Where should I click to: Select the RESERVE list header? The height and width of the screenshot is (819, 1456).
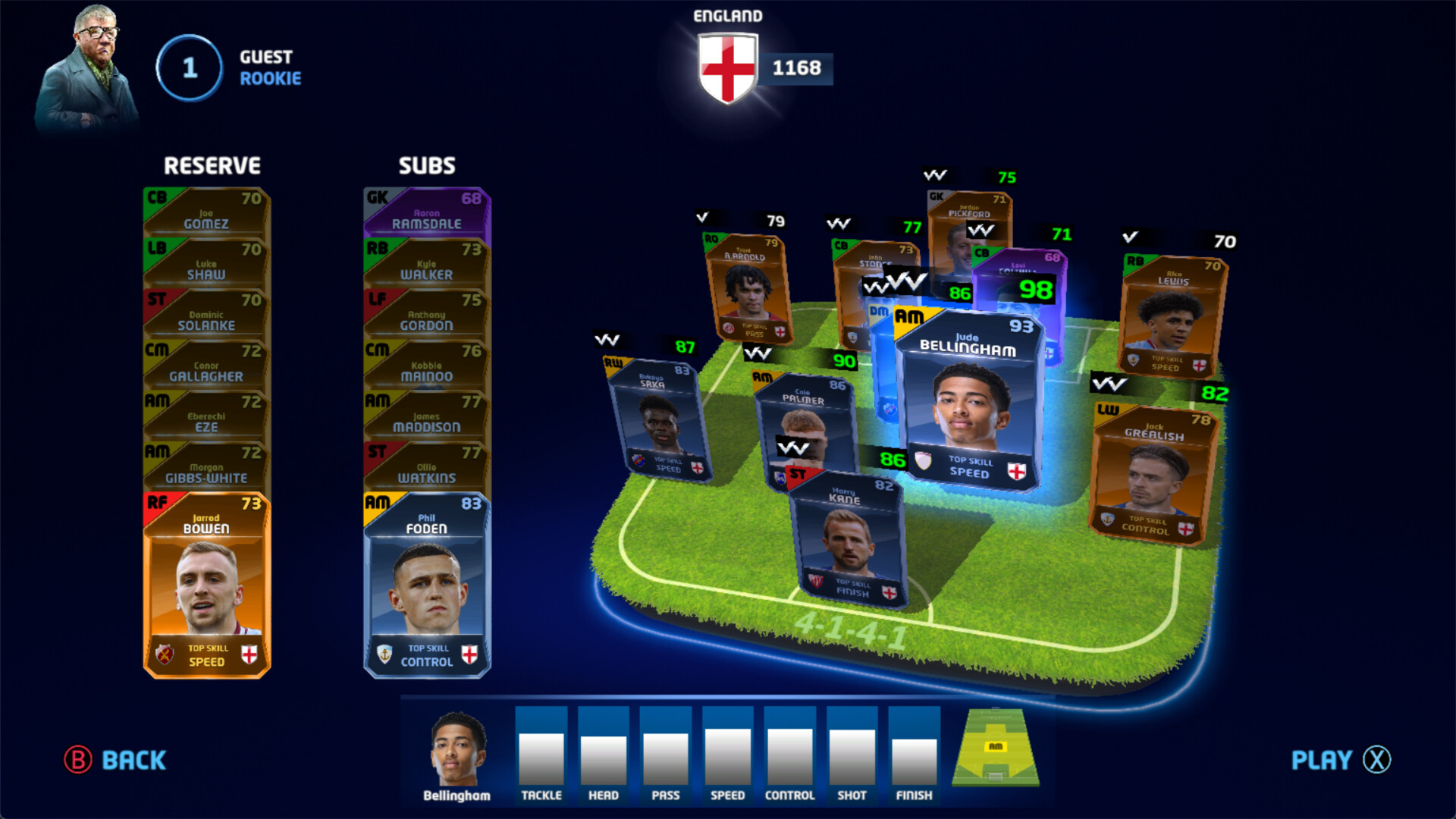point(213,165)
